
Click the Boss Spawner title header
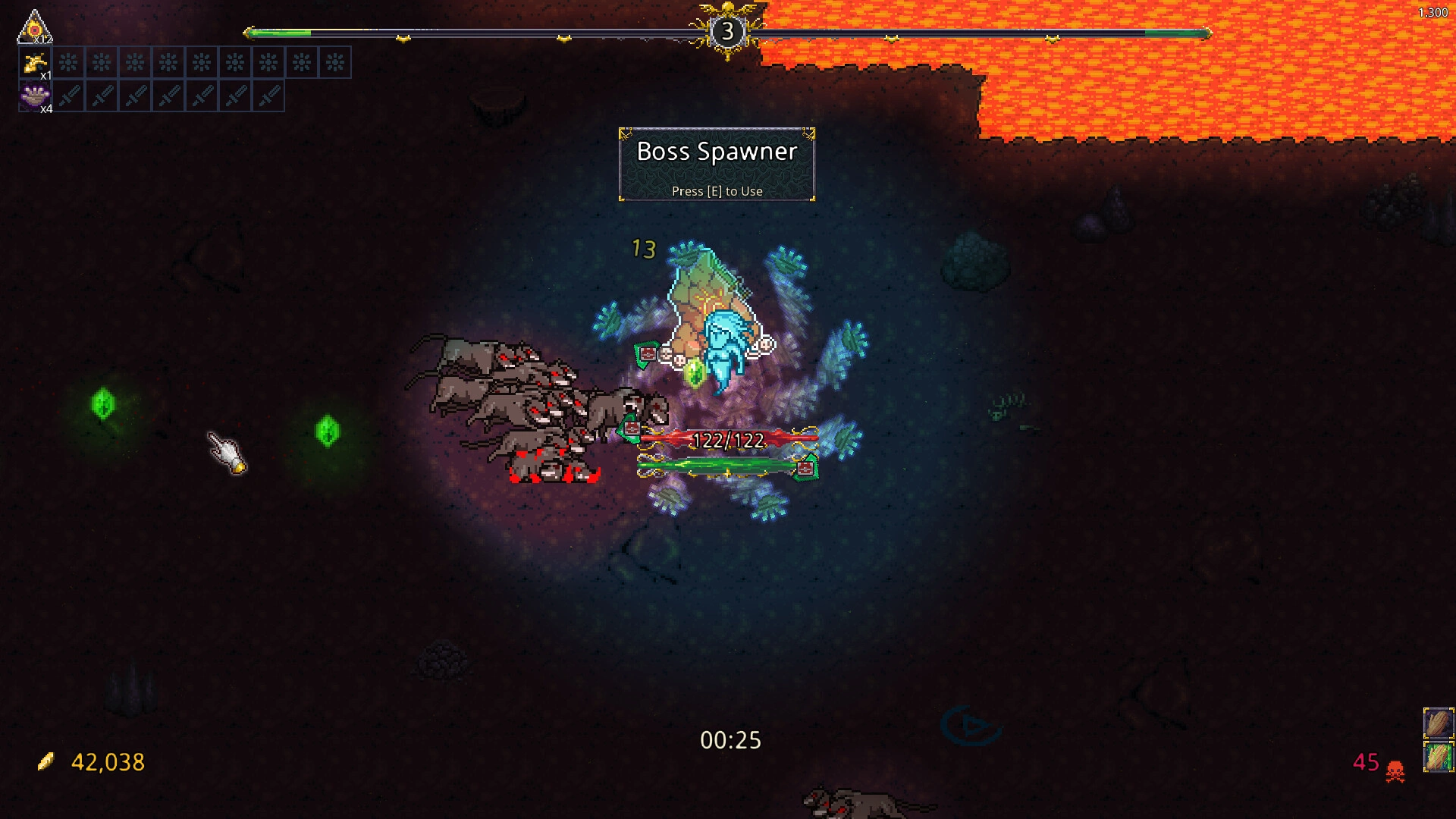click(717, 152)
